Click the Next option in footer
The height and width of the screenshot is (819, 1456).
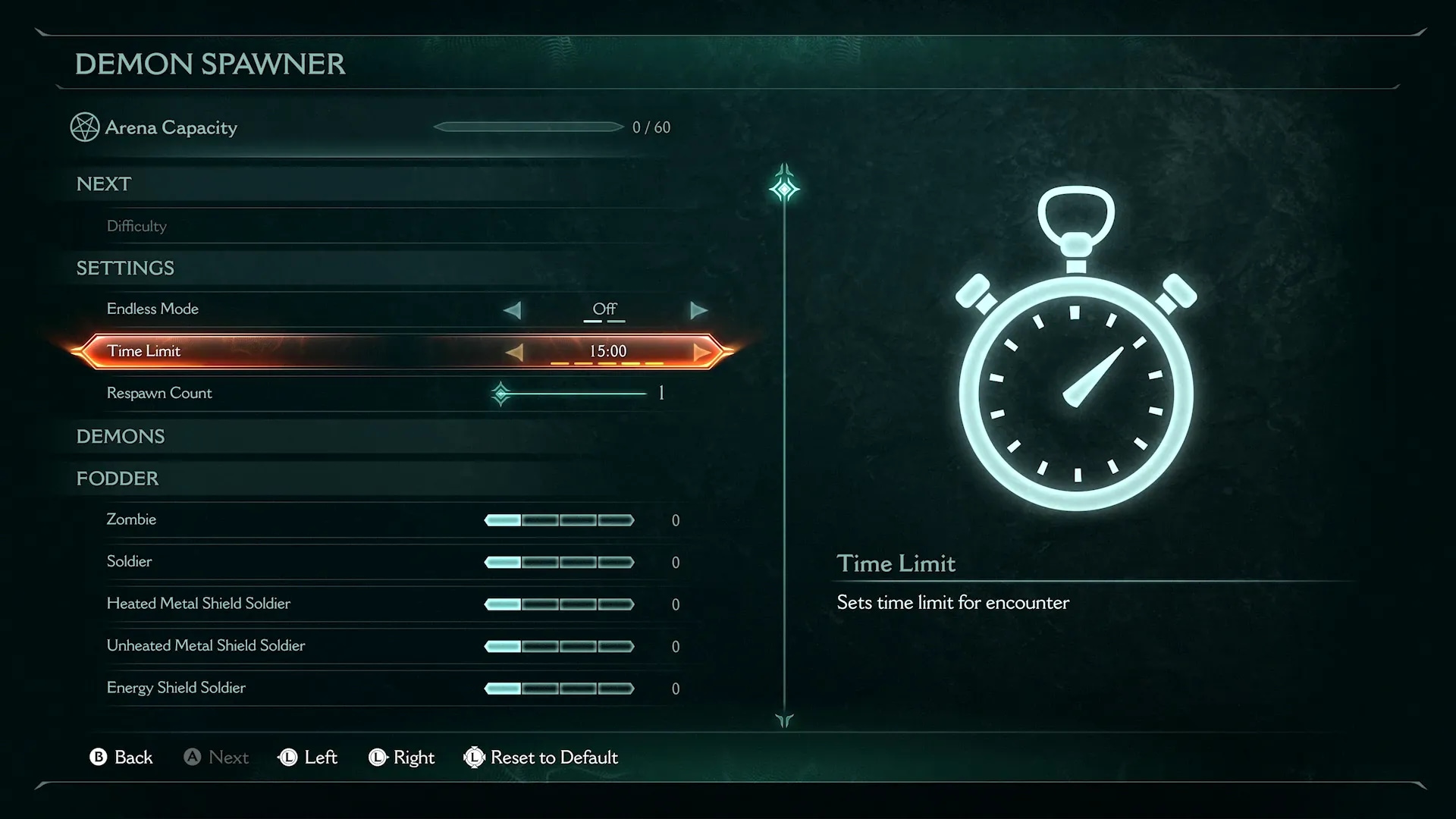[217, 758]
